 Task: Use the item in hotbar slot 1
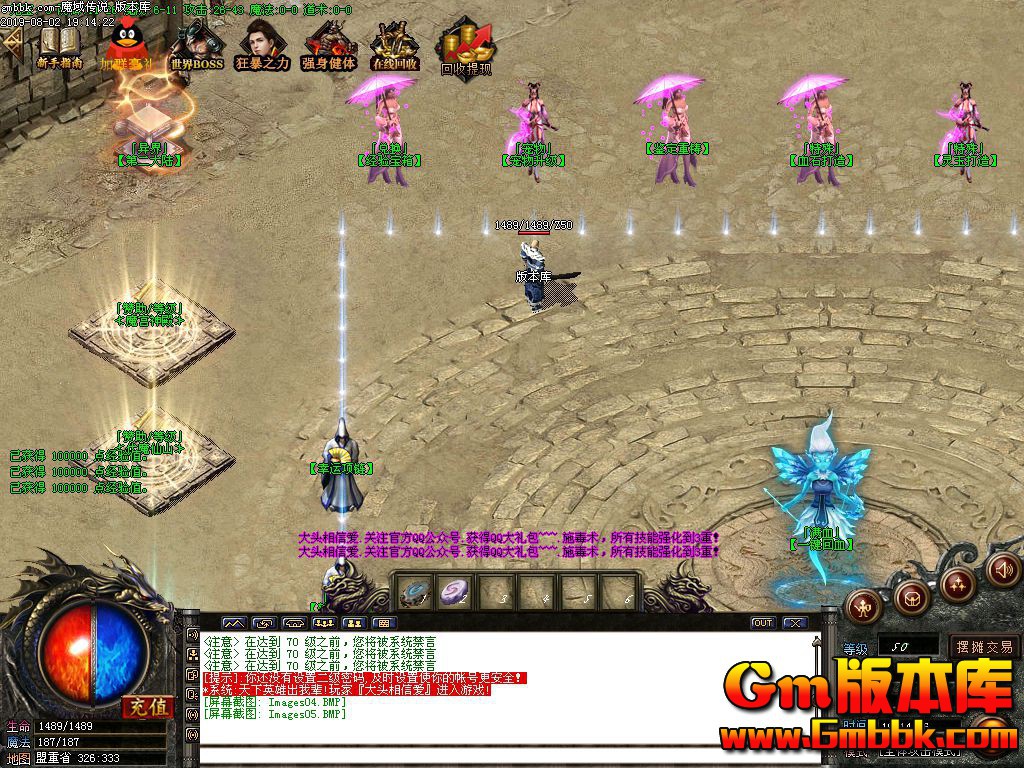point(415,592)
